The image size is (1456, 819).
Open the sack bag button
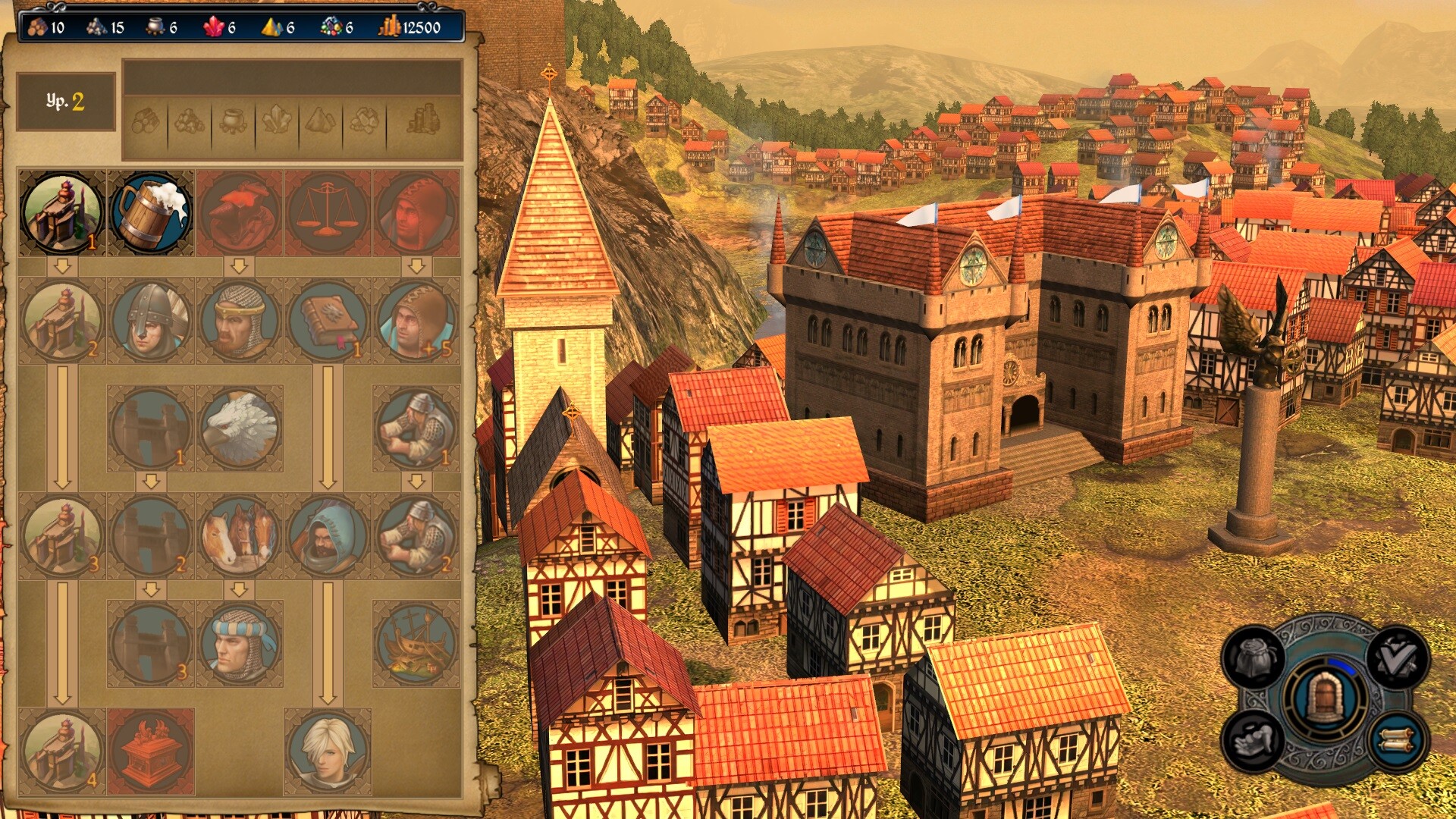(x=1253, y=658)
